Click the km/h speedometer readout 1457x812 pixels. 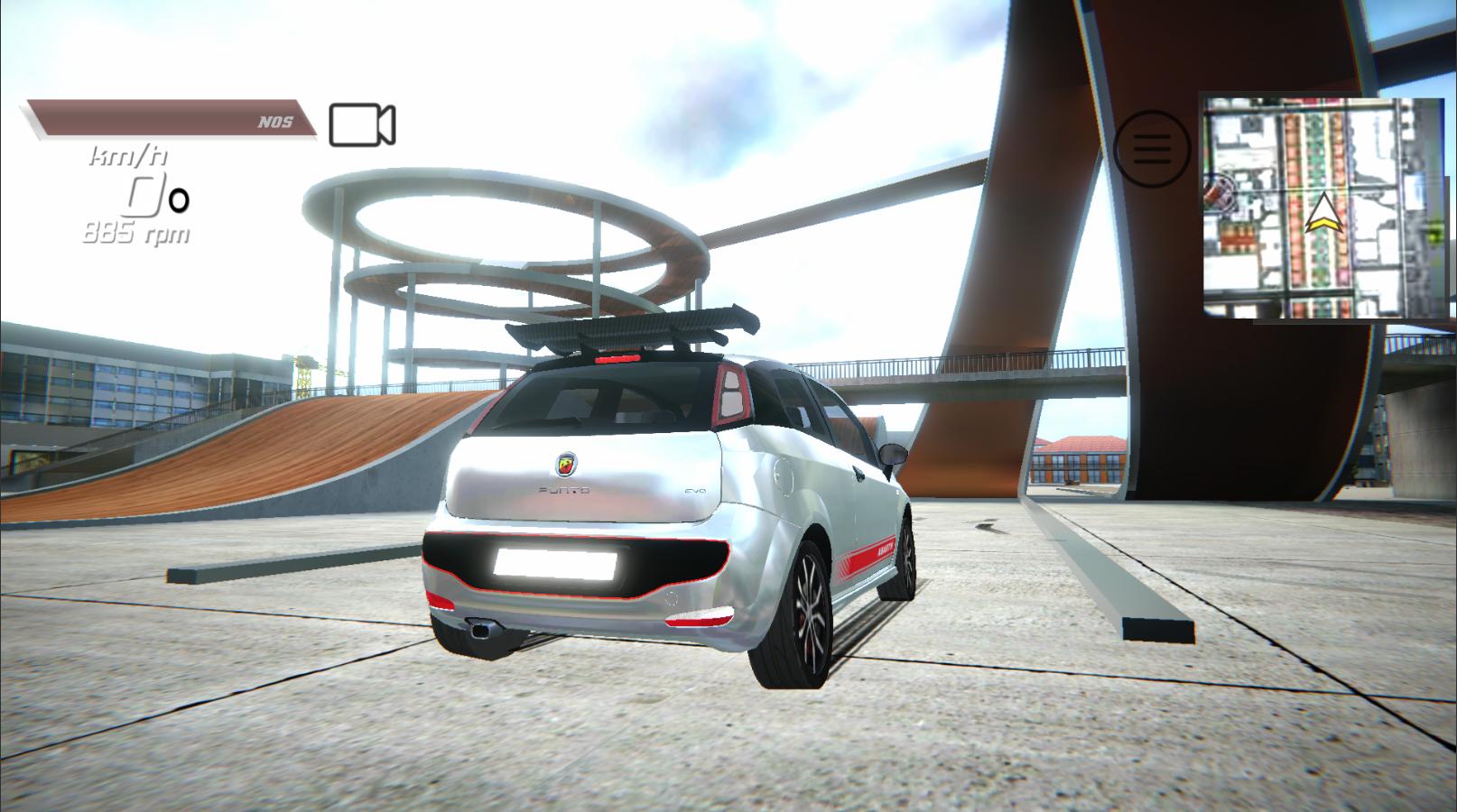[125, 157]
